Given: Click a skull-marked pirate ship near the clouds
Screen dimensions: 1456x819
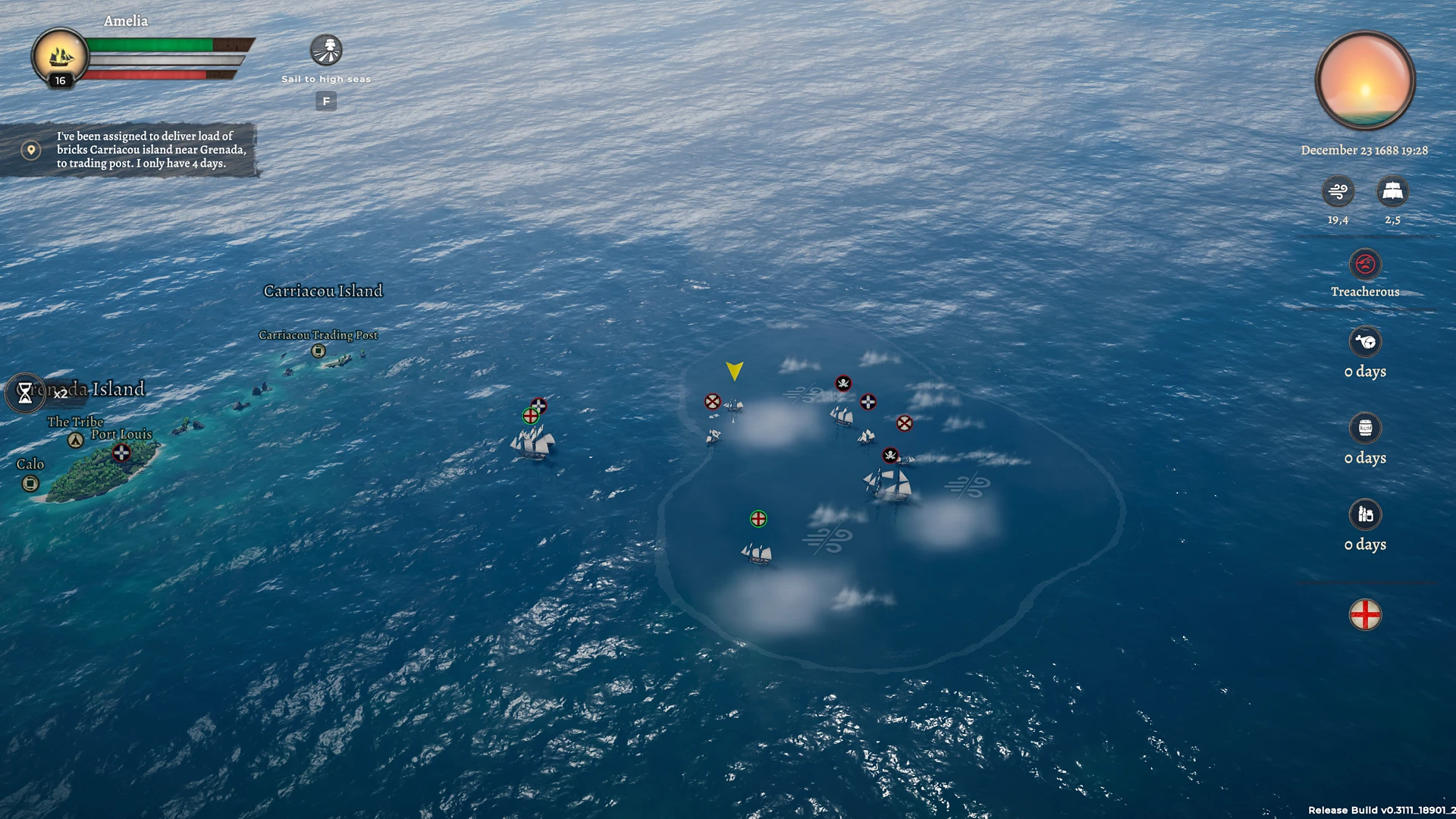Looking at the screenshot, I should point(842,383).
